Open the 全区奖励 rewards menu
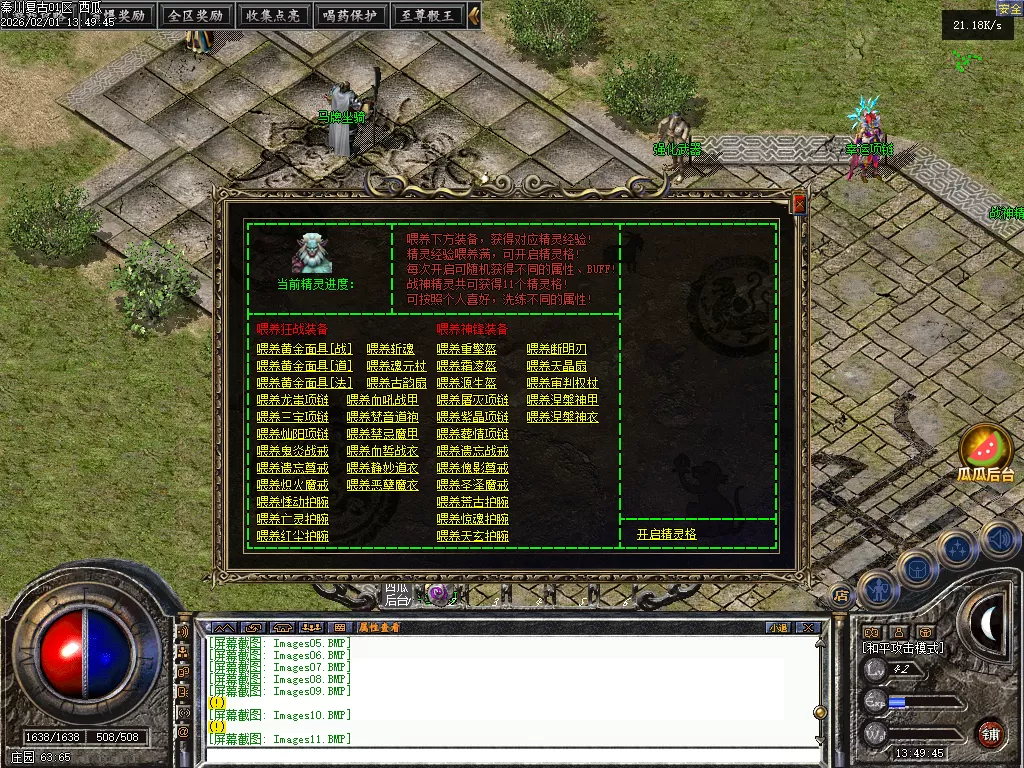The height and width of the screenshot is (768, 1024). coord(195,15)
